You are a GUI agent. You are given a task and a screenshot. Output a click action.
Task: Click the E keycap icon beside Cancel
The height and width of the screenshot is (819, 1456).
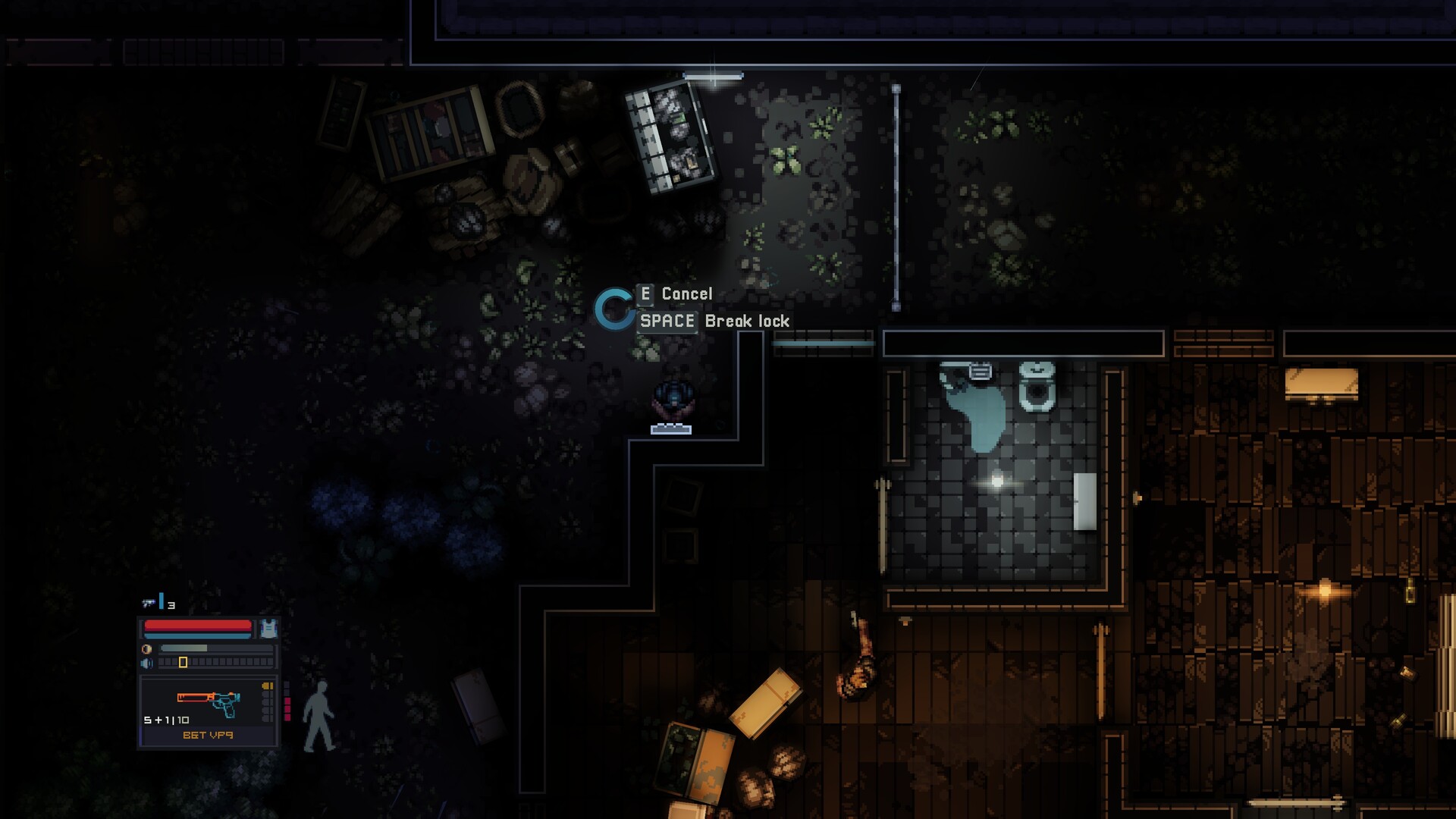click(x=645, y=294)
